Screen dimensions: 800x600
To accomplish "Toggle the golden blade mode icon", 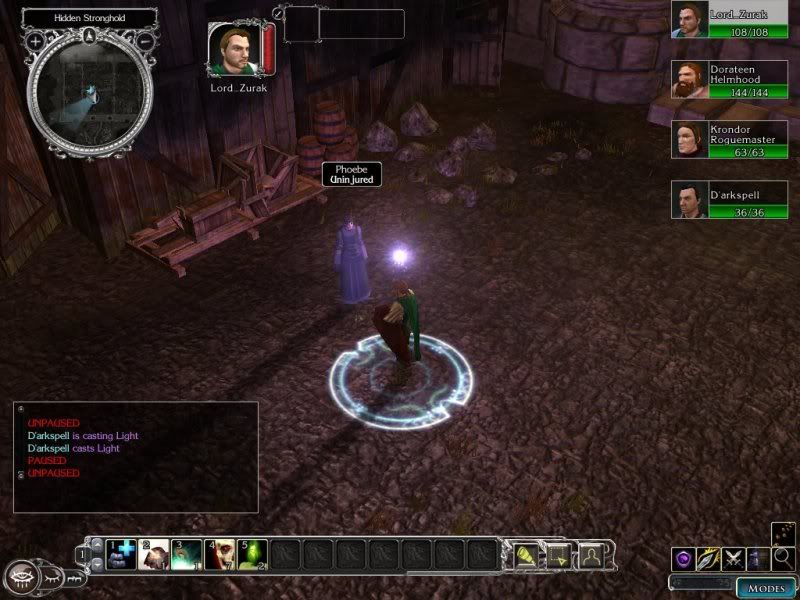I will 709,558.
